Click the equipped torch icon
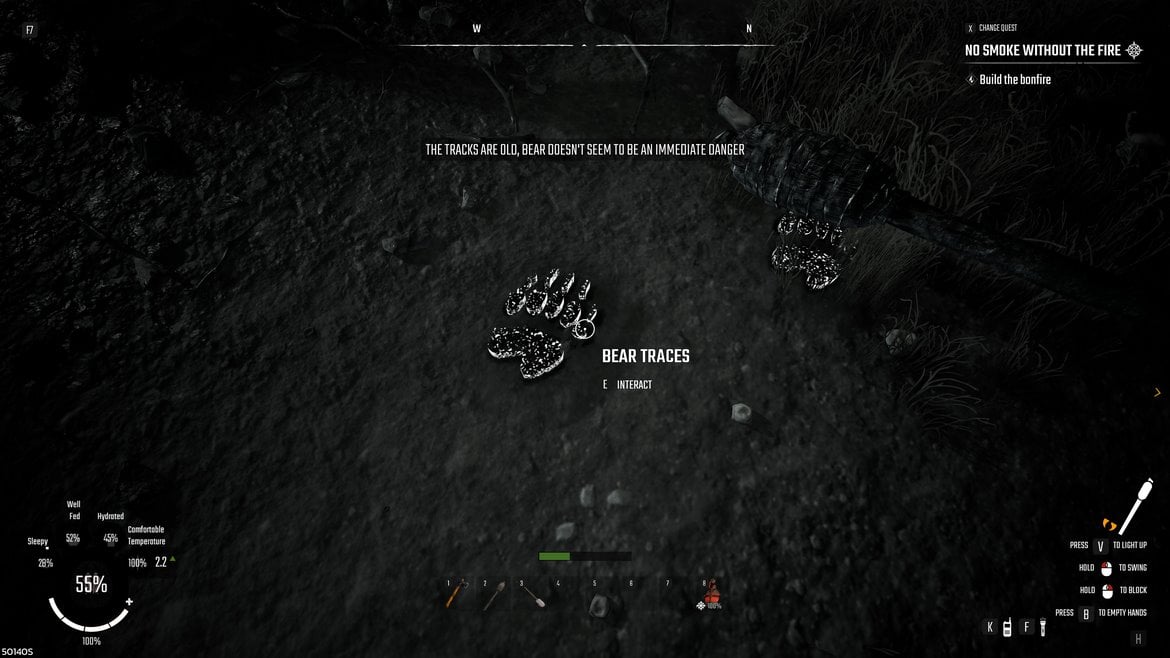The height and width of the screenshot is (658, 1170). click(1134, 509)
